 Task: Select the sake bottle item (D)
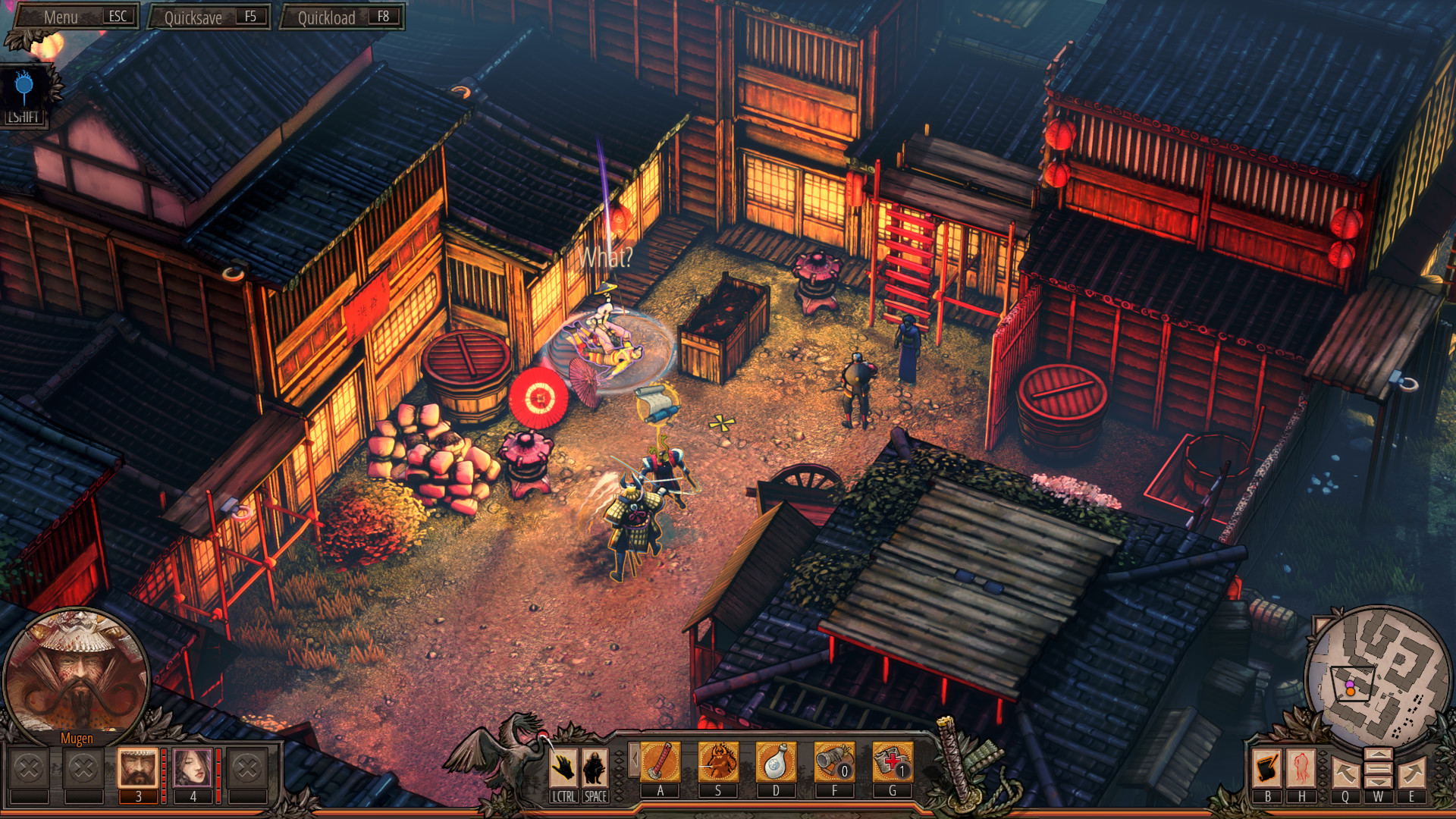point(776,763)
